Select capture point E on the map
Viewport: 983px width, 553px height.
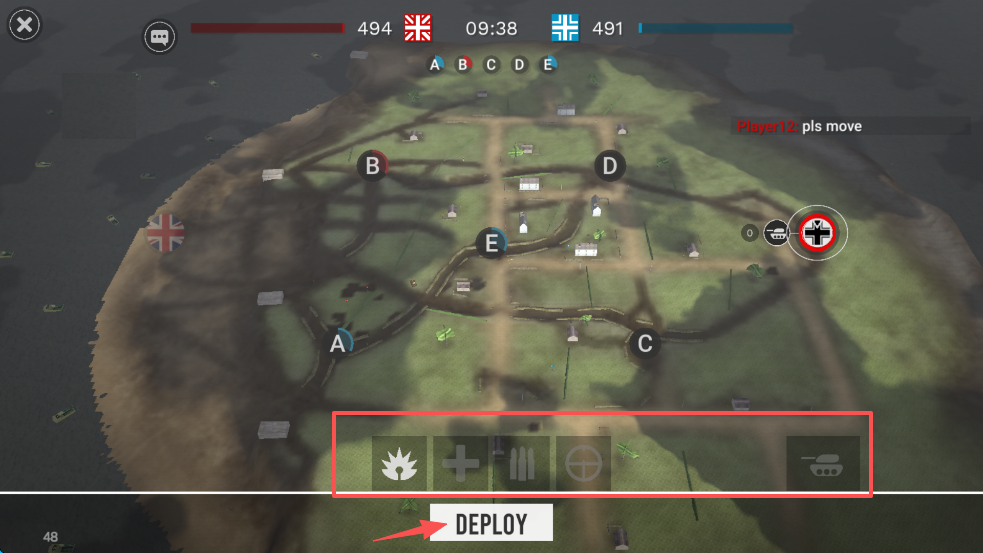coord(491,243)
